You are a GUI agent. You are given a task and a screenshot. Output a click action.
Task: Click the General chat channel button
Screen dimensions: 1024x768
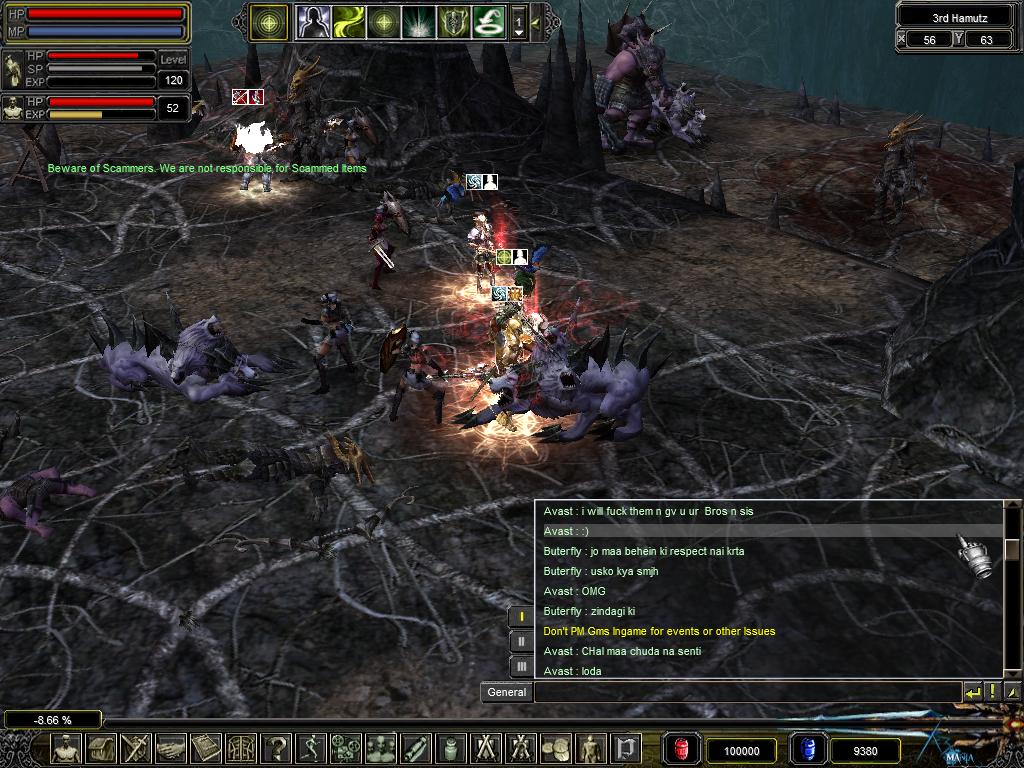[x=506, y=692]
